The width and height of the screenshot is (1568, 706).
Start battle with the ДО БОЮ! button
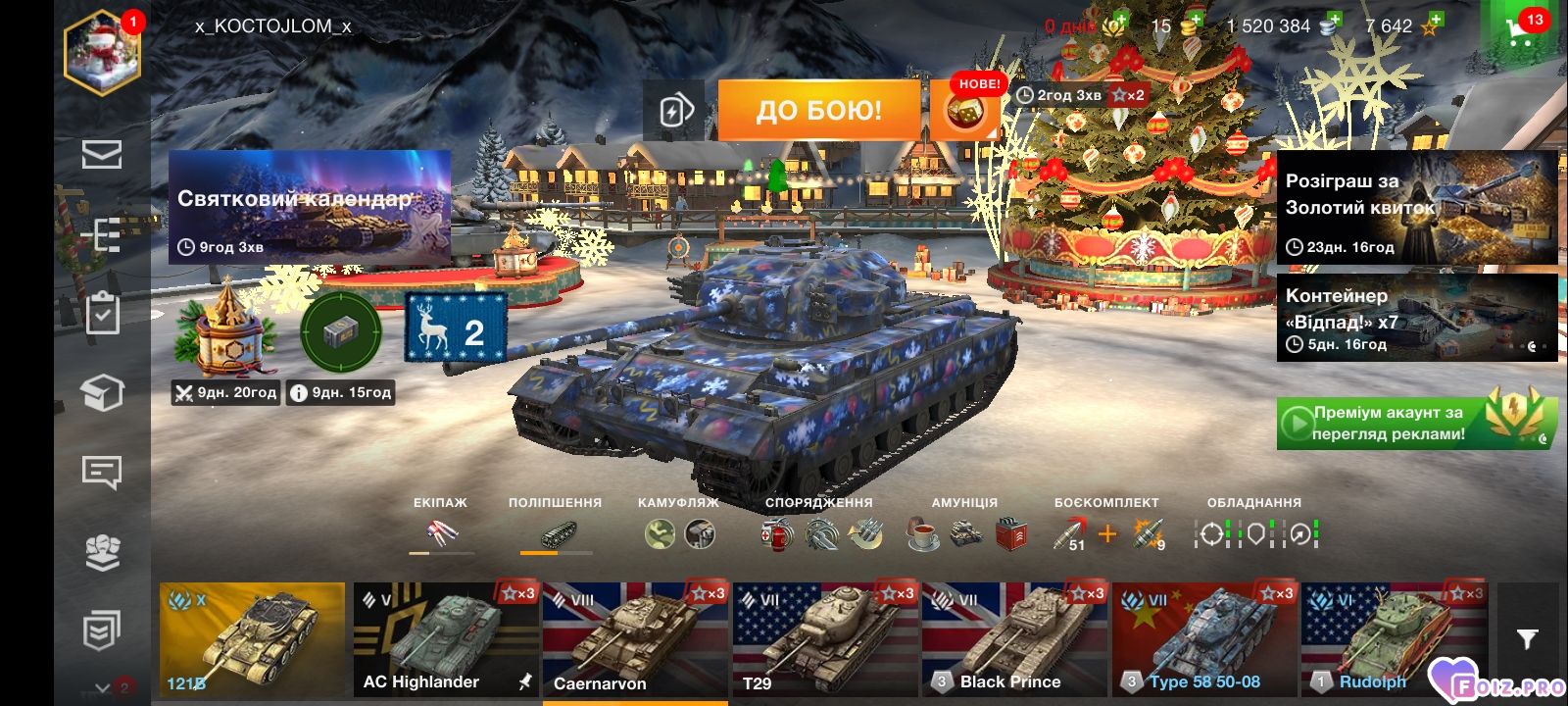818,110
